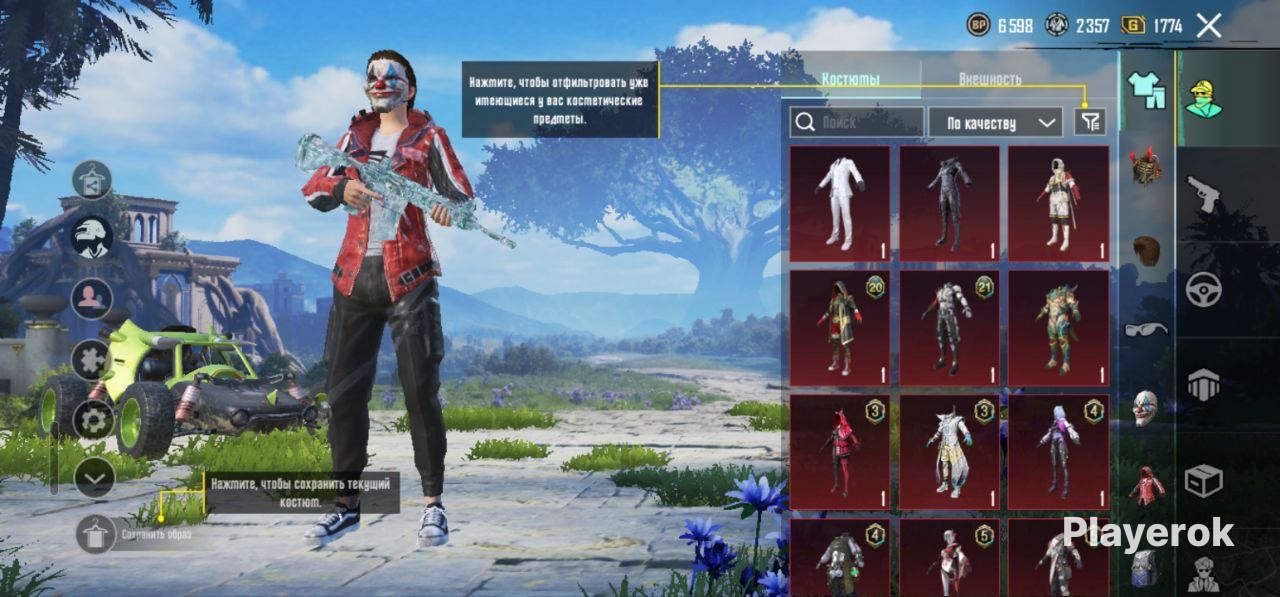Show the firearm skins category

point(1203,193)
